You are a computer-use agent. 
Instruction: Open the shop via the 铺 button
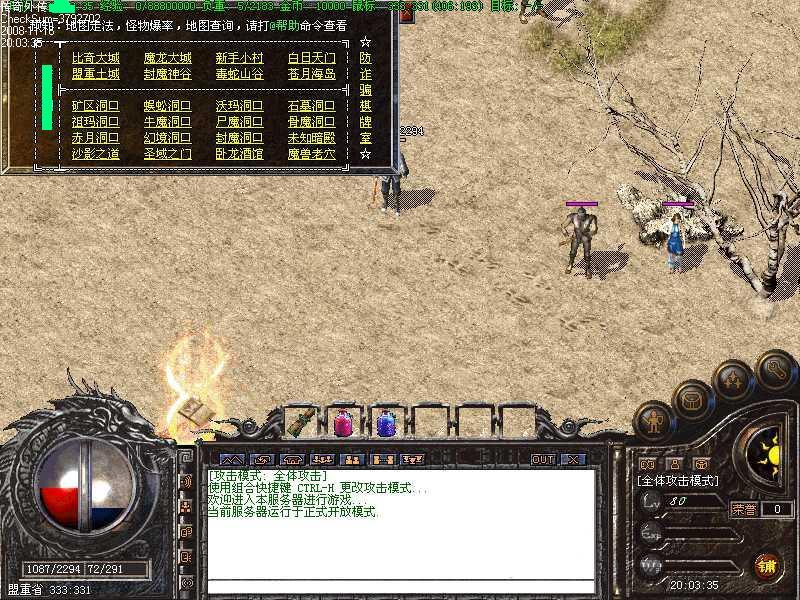767,566
